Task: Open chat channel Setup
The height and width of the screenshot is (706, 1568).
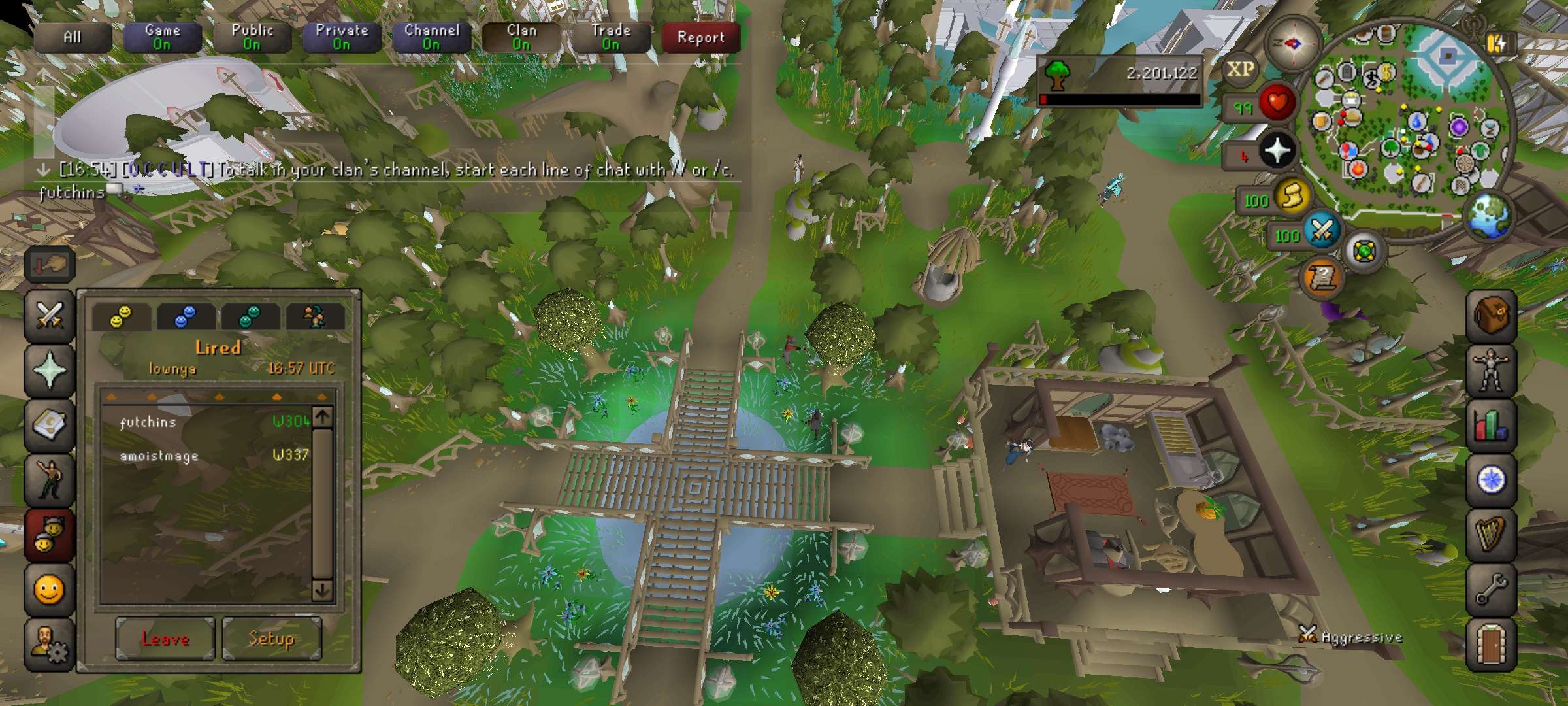Action: pos(271,638)
